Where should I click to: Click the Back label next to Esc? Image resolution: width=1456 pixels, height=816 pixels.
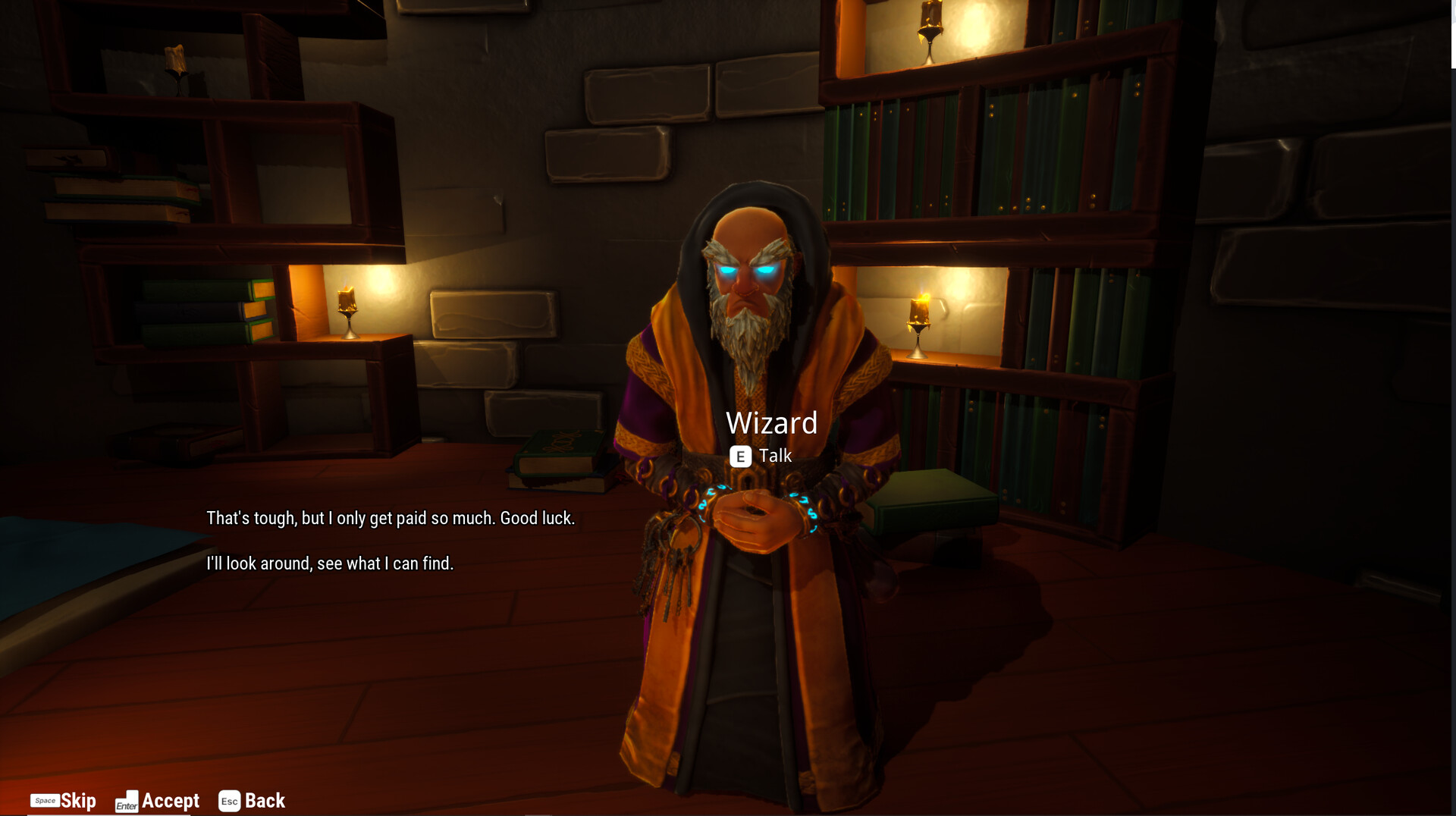click(x=264, y=801)
